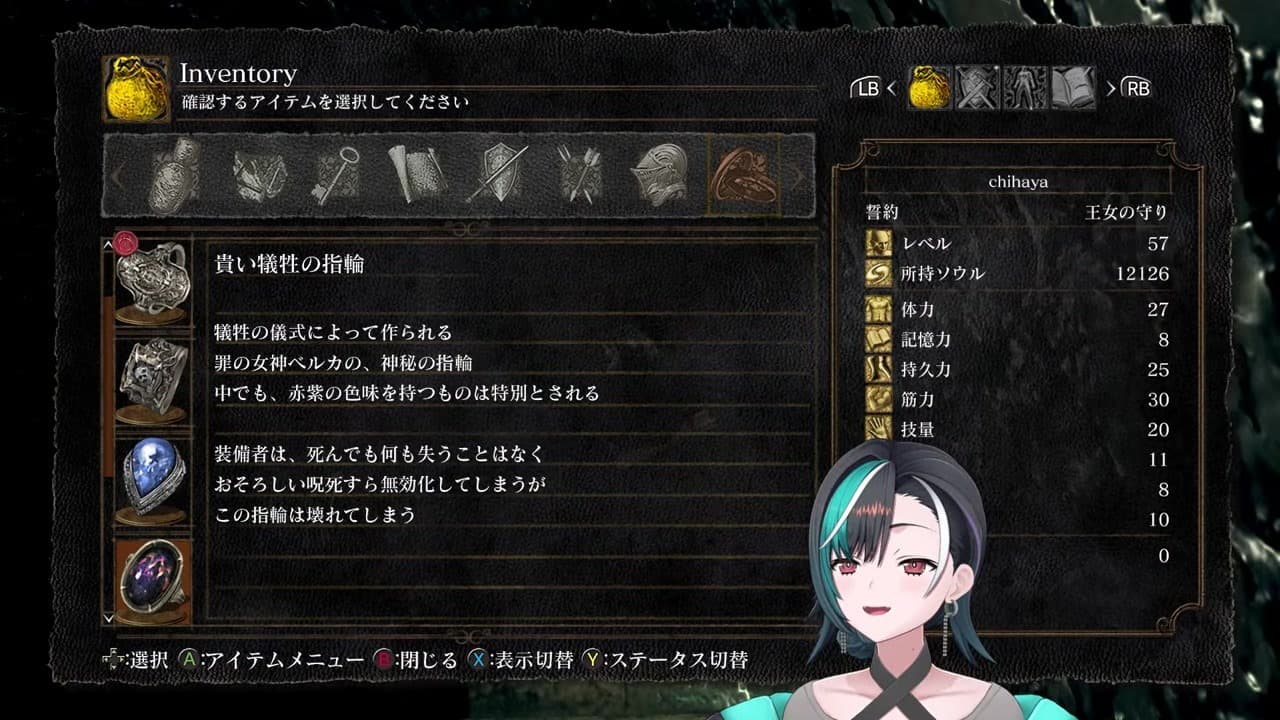Click the left arrow of the item category row
The image size is (1280, 720).
(x=120, y=175)
